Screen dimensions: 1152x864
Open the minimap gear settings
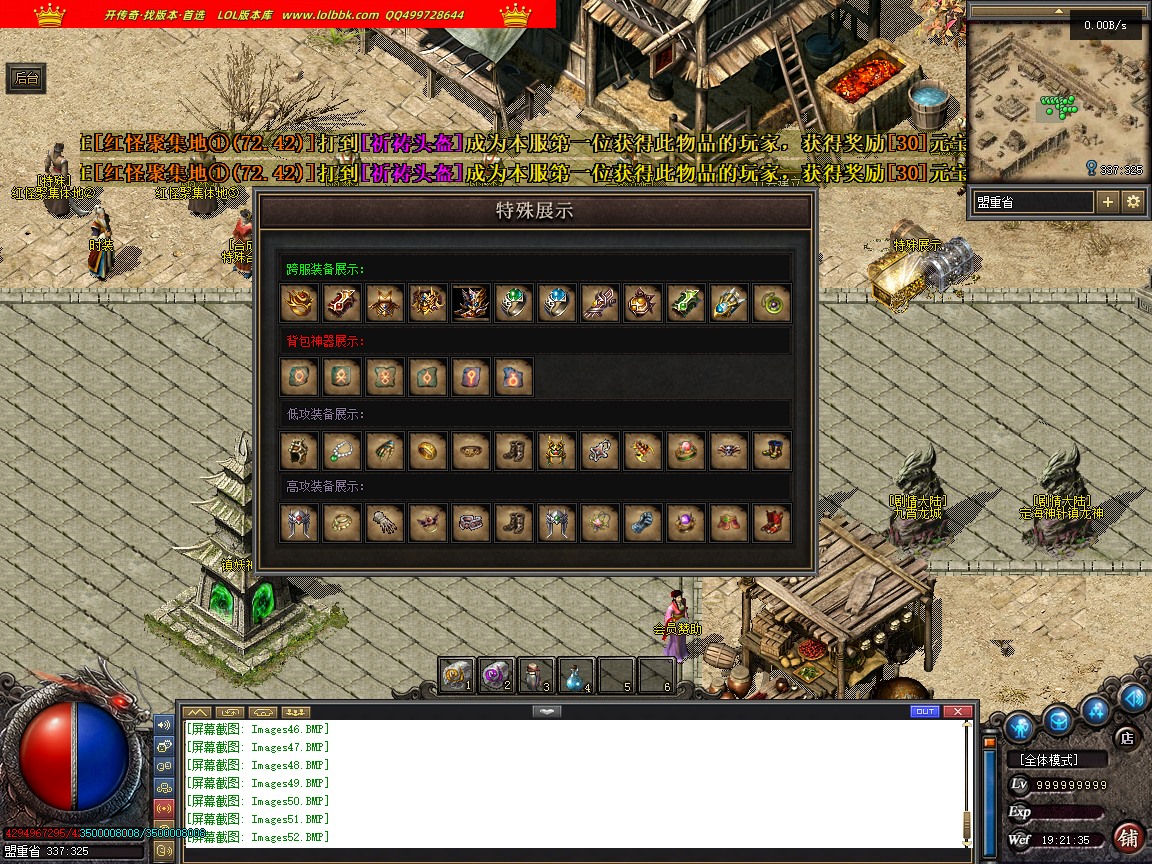tap(1133, 202)
